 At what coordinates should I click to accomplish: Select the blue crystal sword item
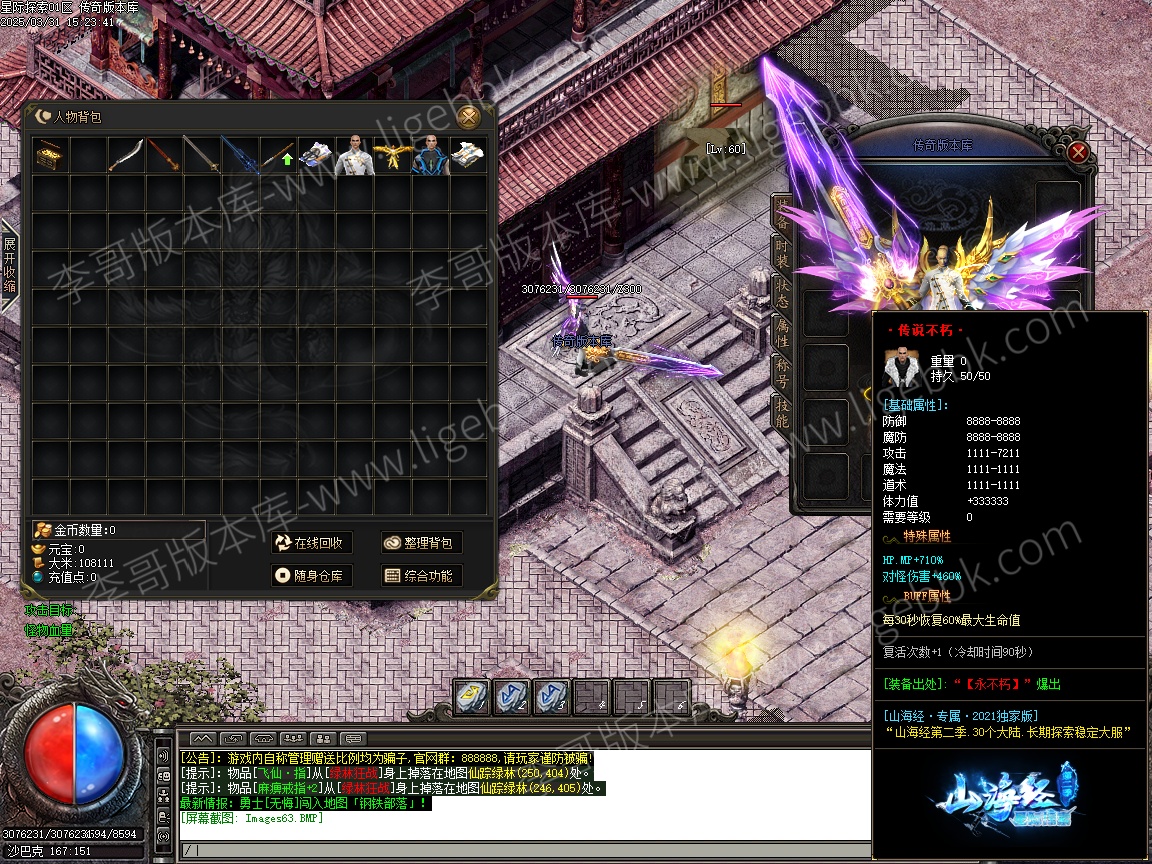(240, 156)
